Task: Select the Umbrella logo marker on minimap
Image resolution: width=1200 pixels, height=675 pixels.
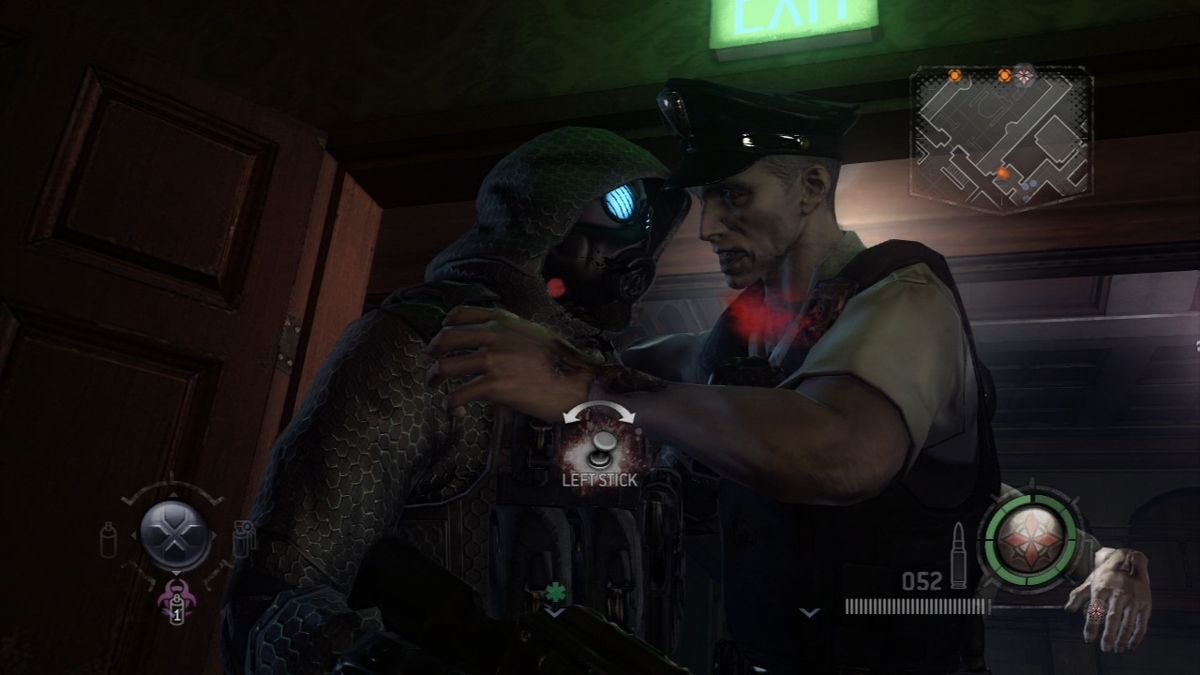Action: [1024, 73]
